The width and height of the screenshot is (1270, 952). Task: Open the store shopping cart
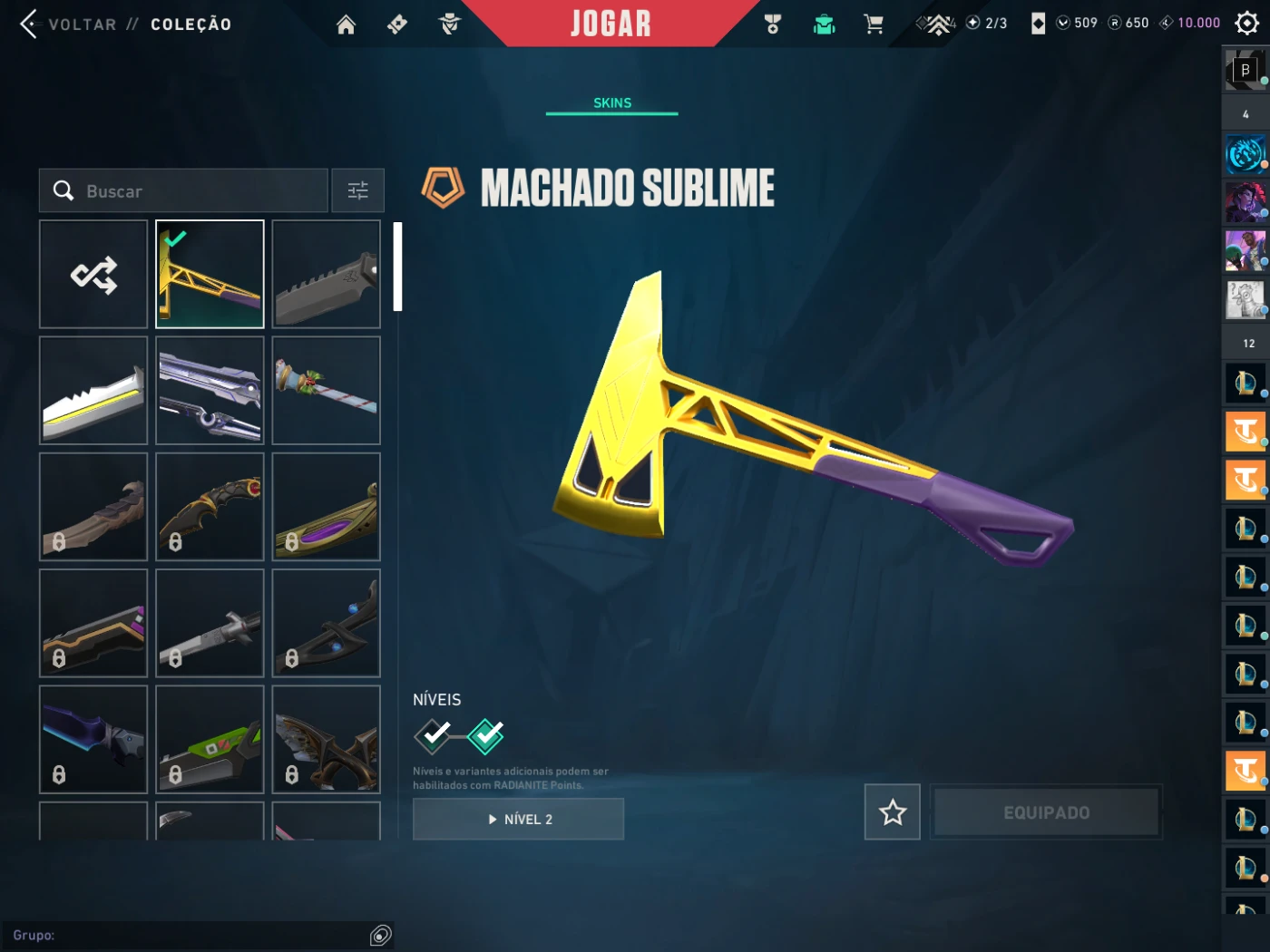point(874,24)
